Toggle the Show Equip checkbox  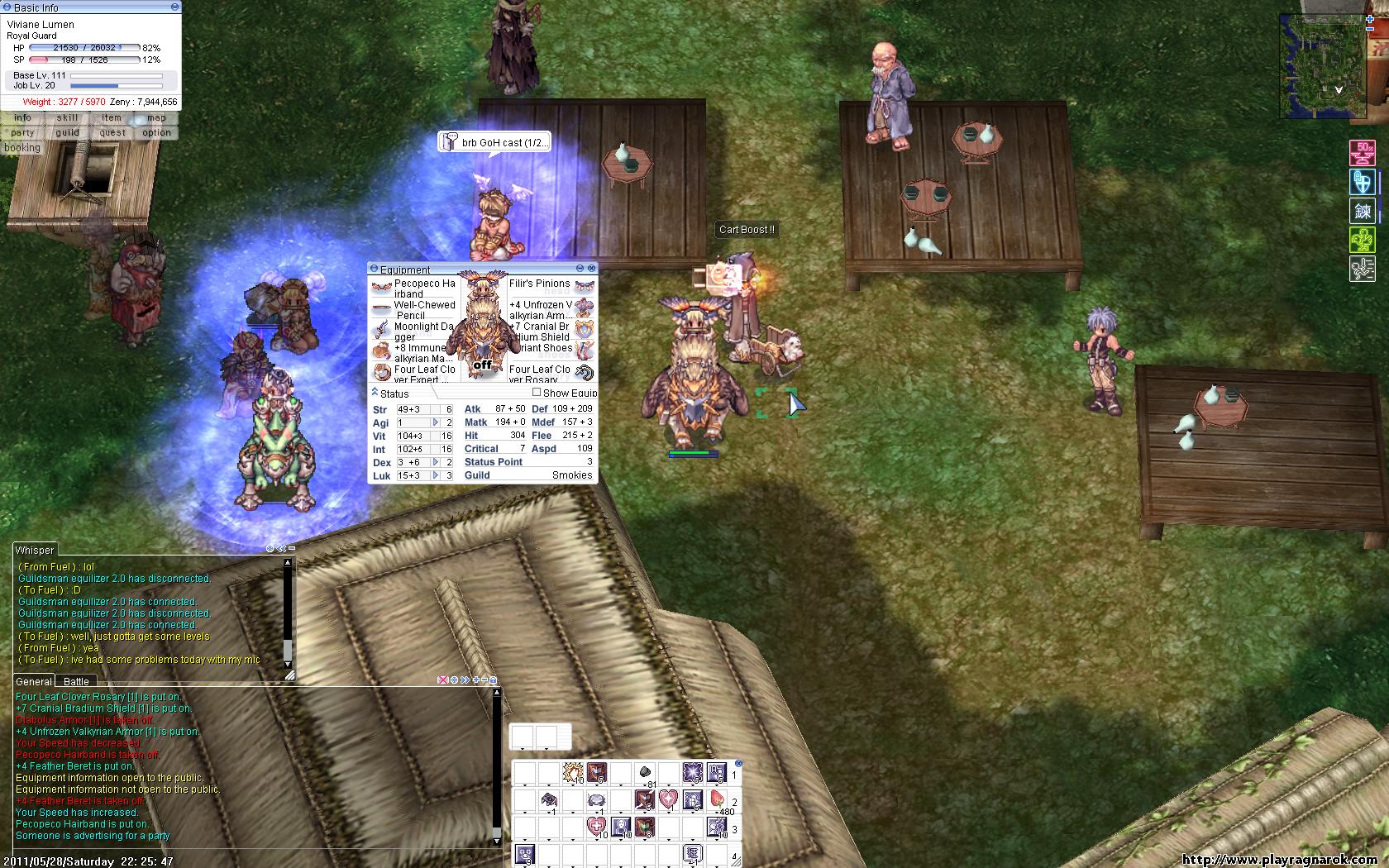coord(537,393)
